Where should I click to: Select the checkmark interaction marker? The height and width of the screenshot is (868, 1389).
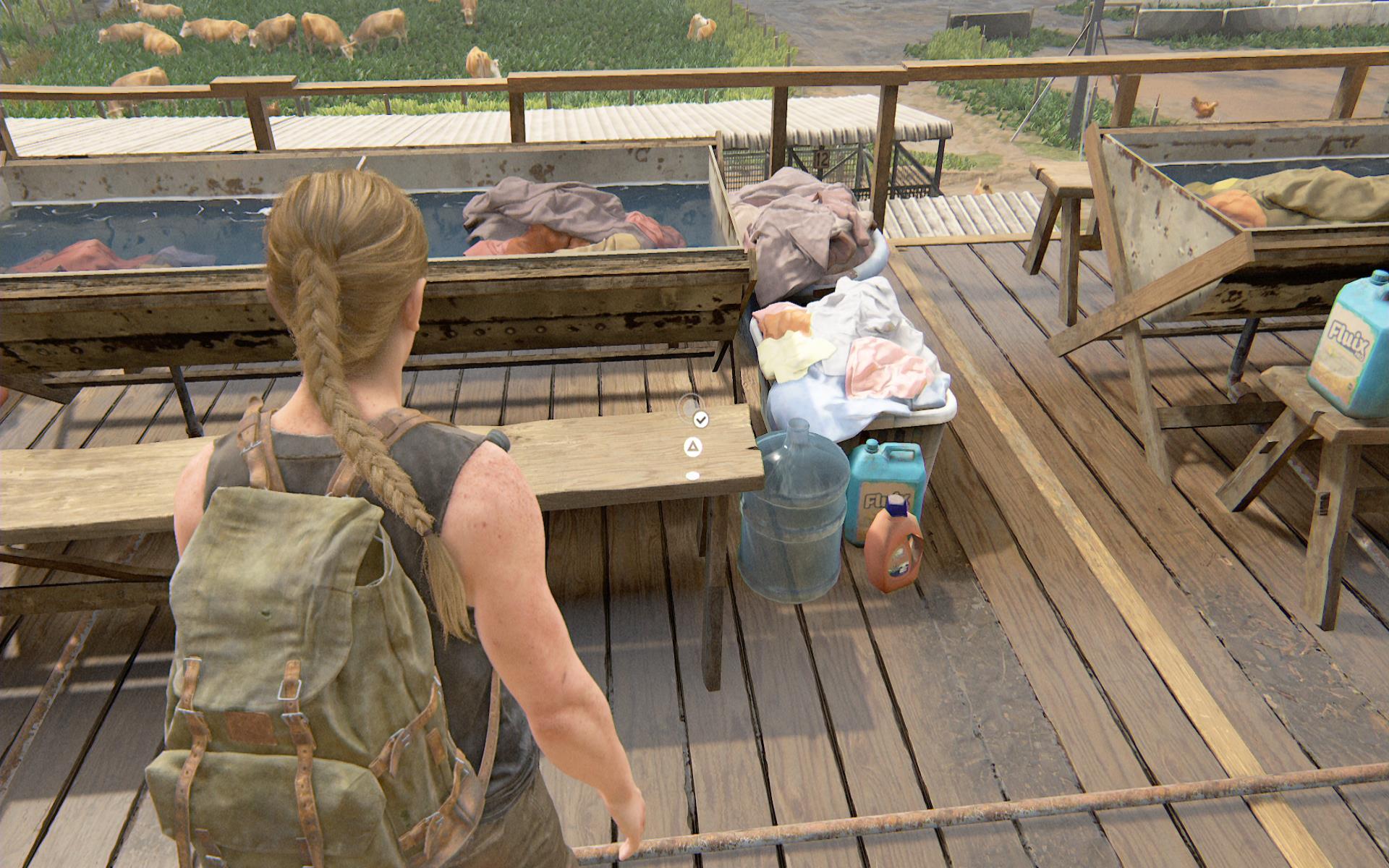pos(700,419)
